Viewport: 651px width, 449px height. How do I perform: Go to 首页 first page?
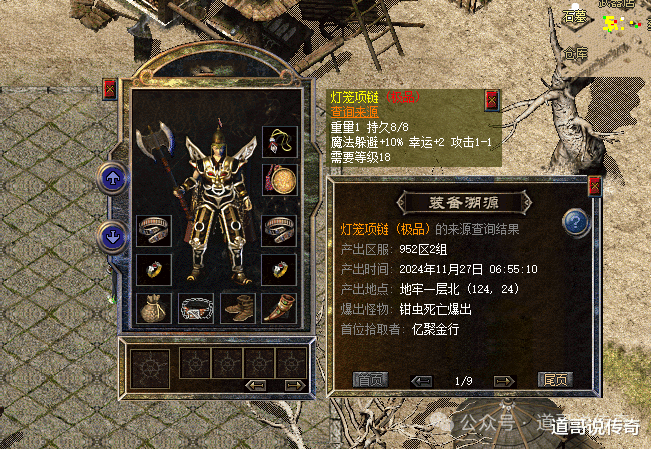pyautogui.click(x=370, y=380)
